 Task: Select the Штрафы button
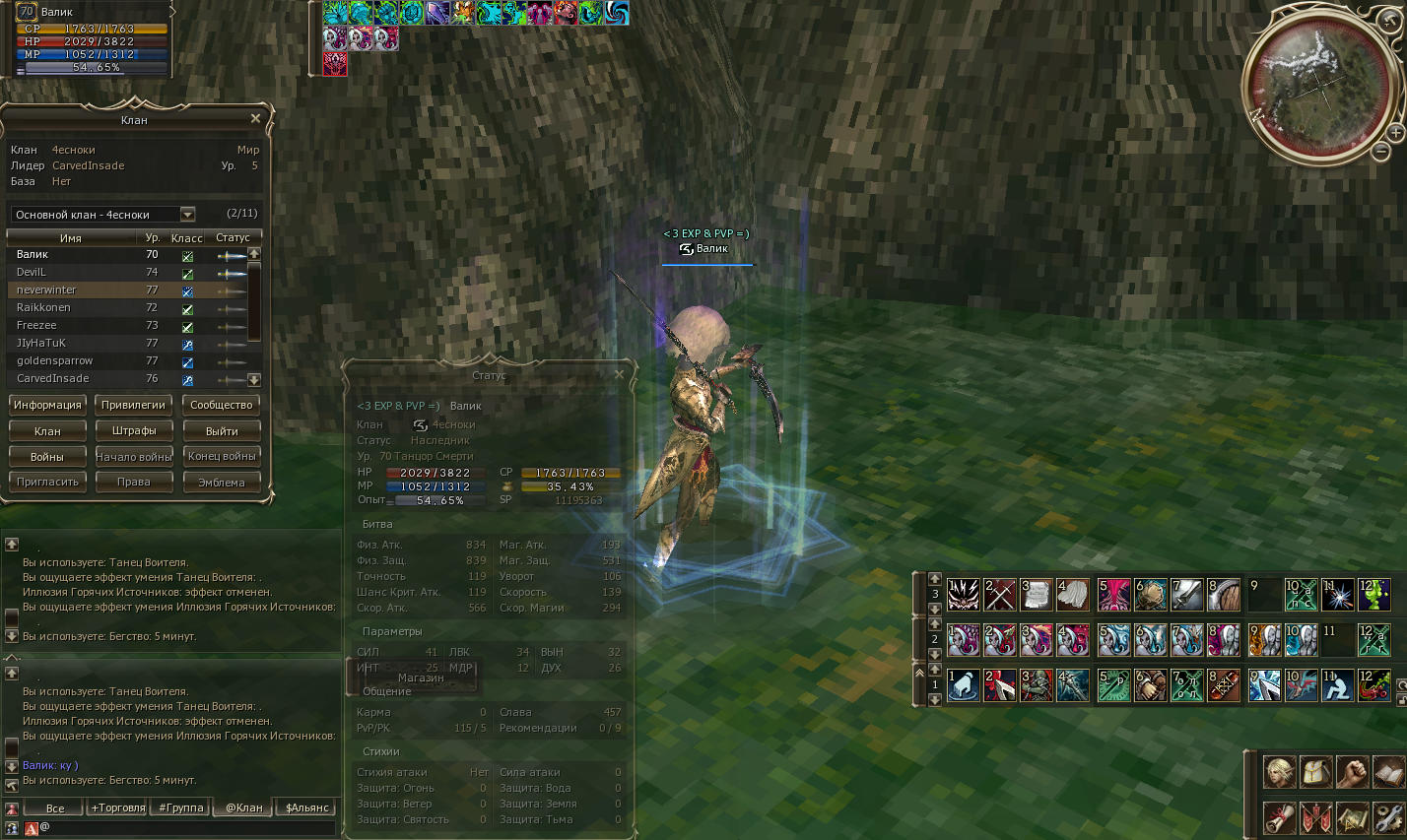tap(134, 430)
